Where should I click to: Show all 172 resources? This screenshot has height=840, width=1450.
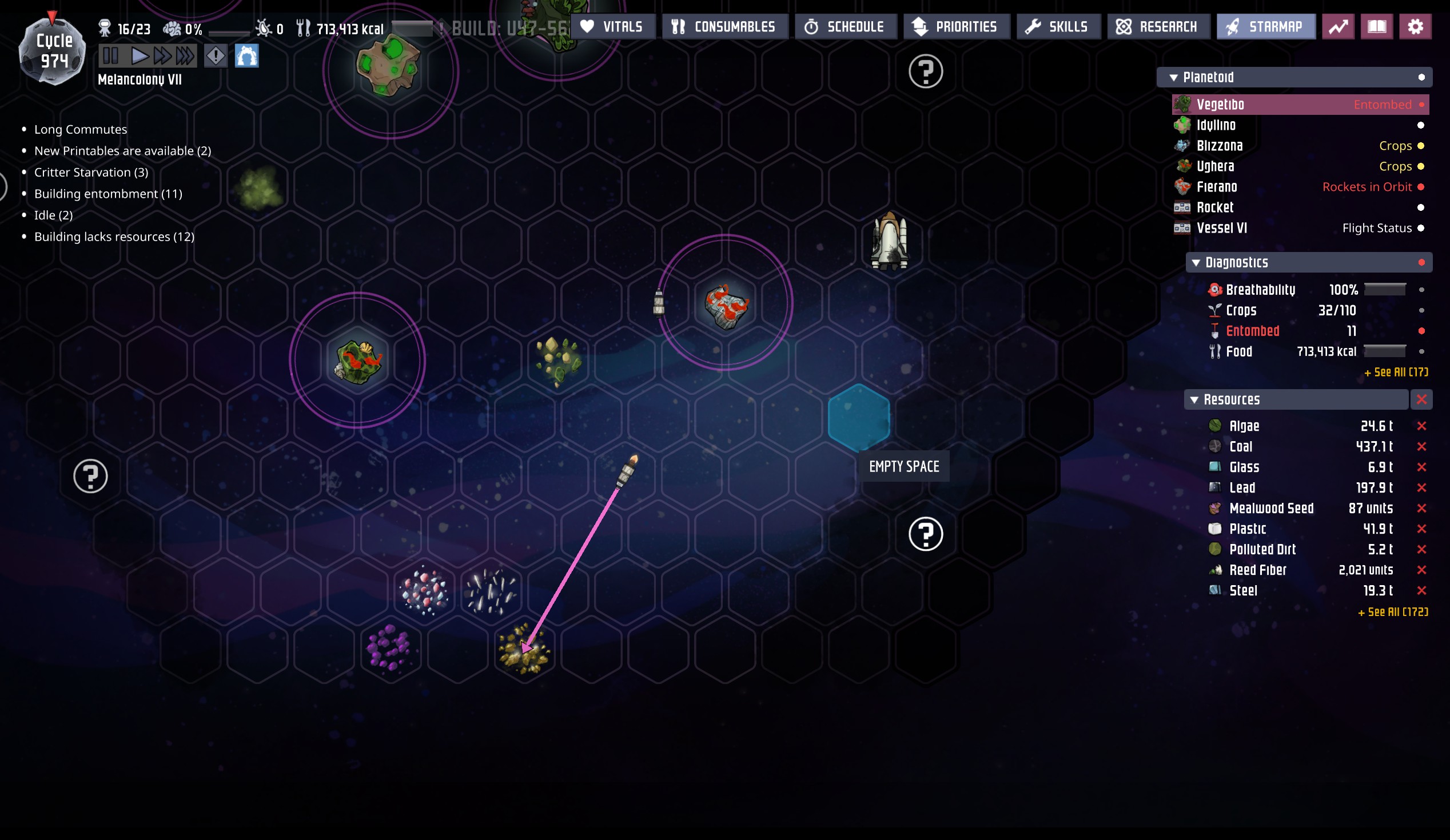pyautogui.click(x=1392, y=613)
